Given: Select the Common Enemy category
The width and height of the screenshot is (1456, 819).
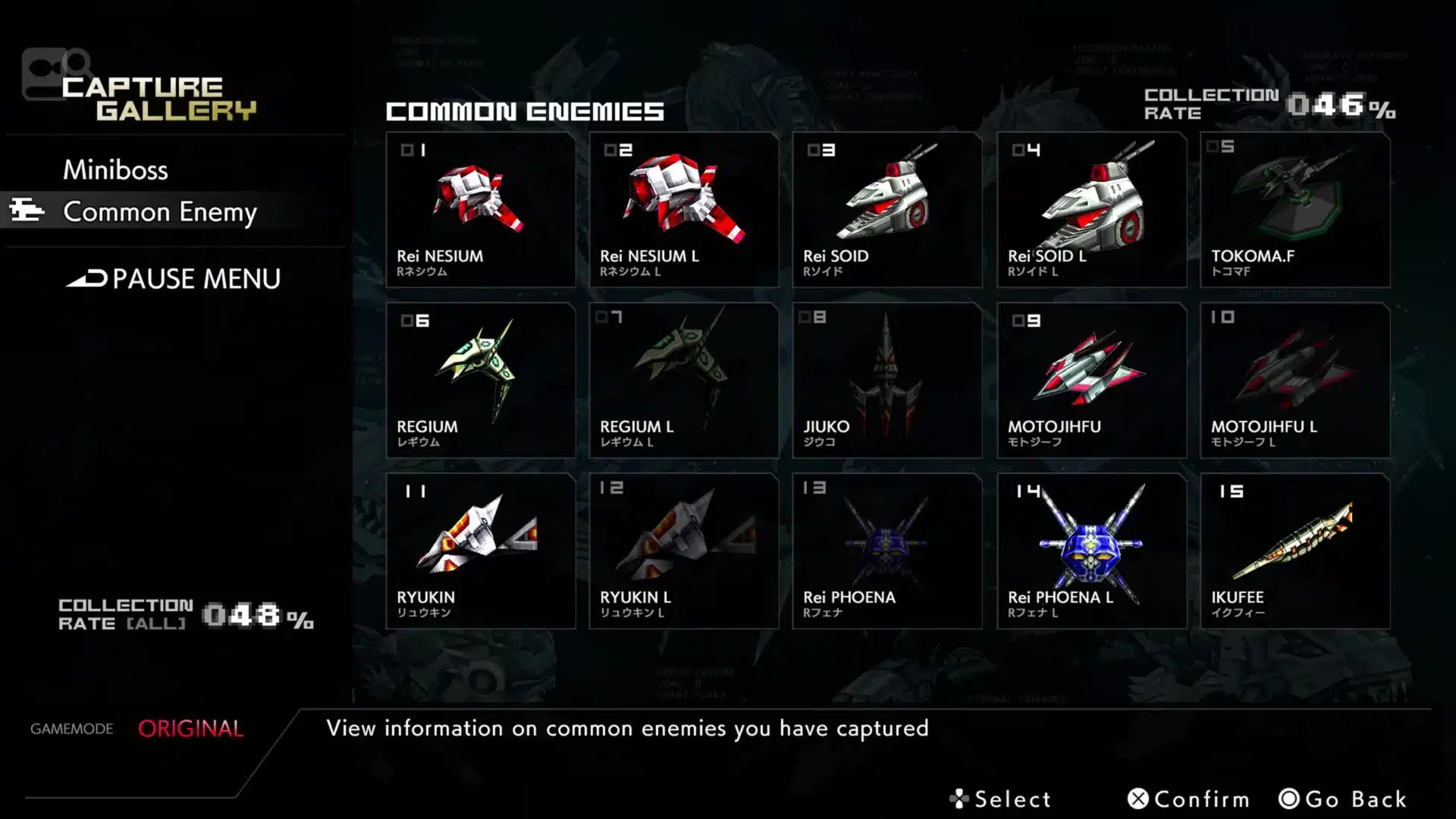Looking at the screenshot, I should coord(159,212).
